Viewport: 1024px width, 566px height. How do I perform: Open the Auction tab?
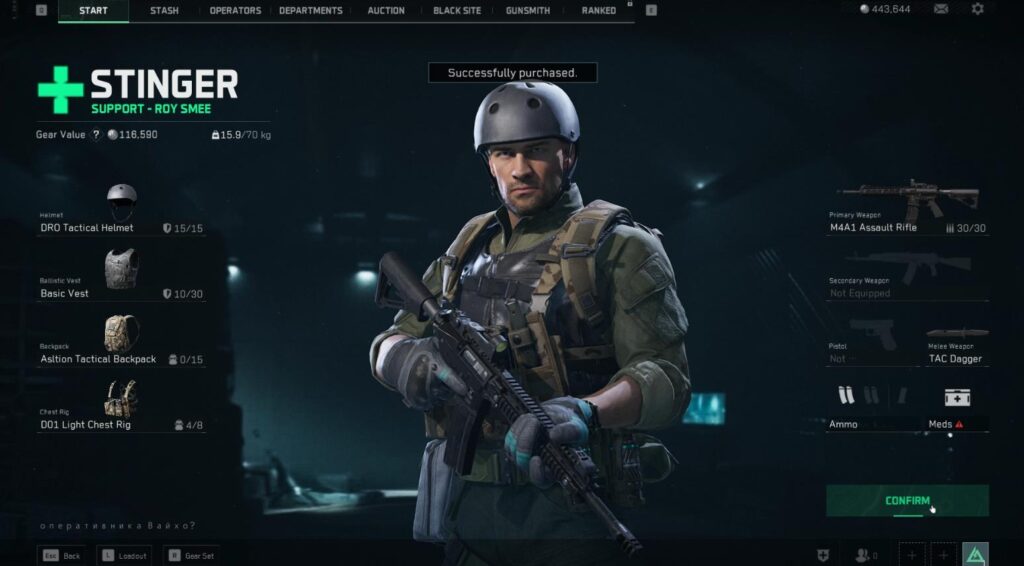386,11
